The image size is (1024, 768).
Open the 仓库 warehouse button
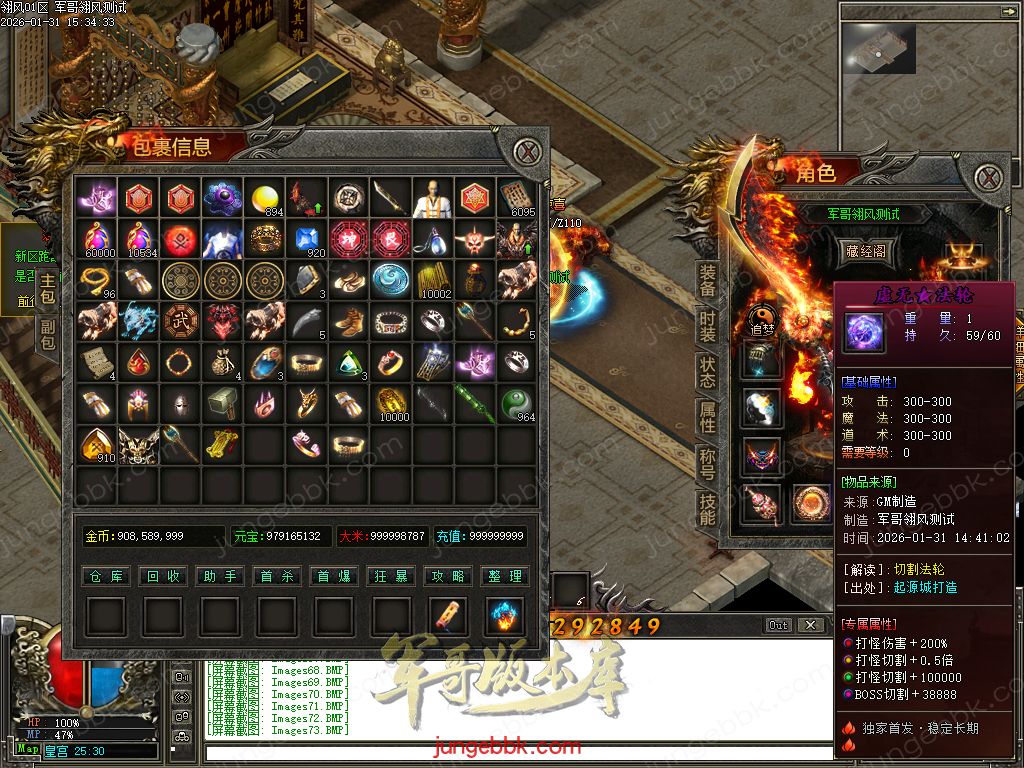pos(105,576)
